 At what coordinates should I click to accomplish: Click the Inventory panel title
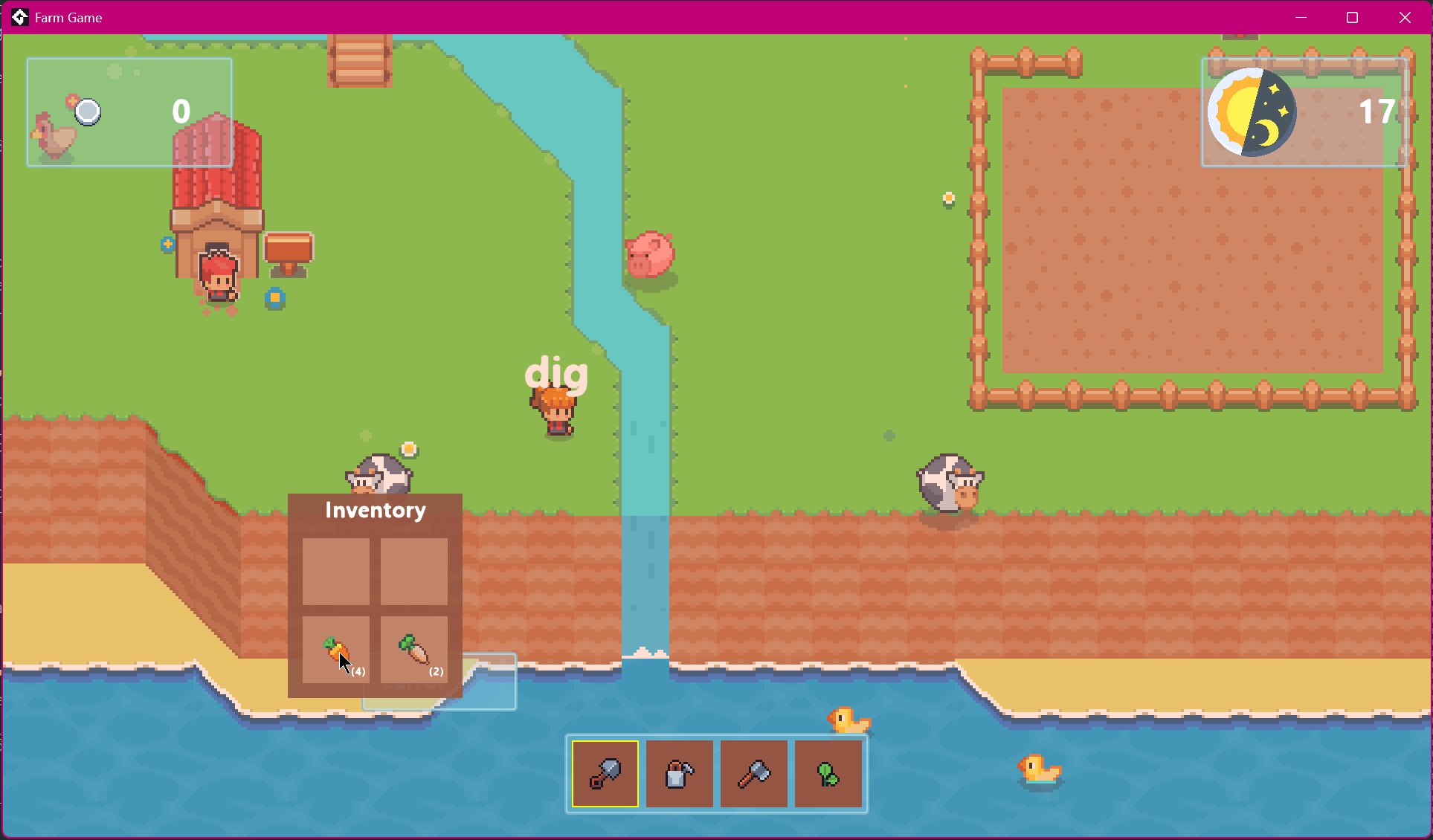coord(375,511)
